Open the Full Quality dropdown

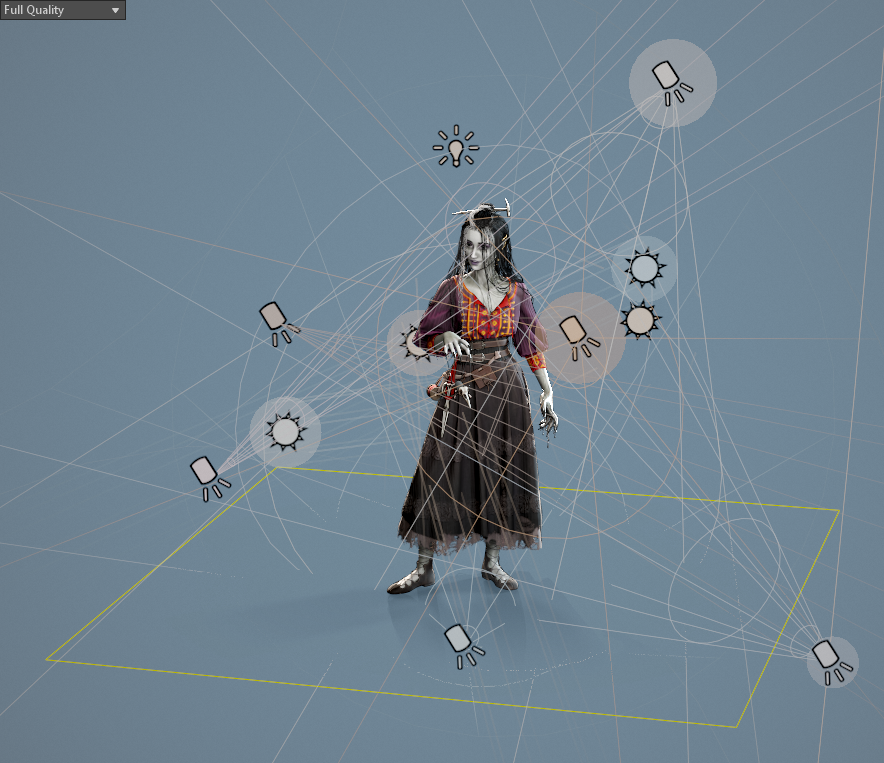tap(62, 10)
